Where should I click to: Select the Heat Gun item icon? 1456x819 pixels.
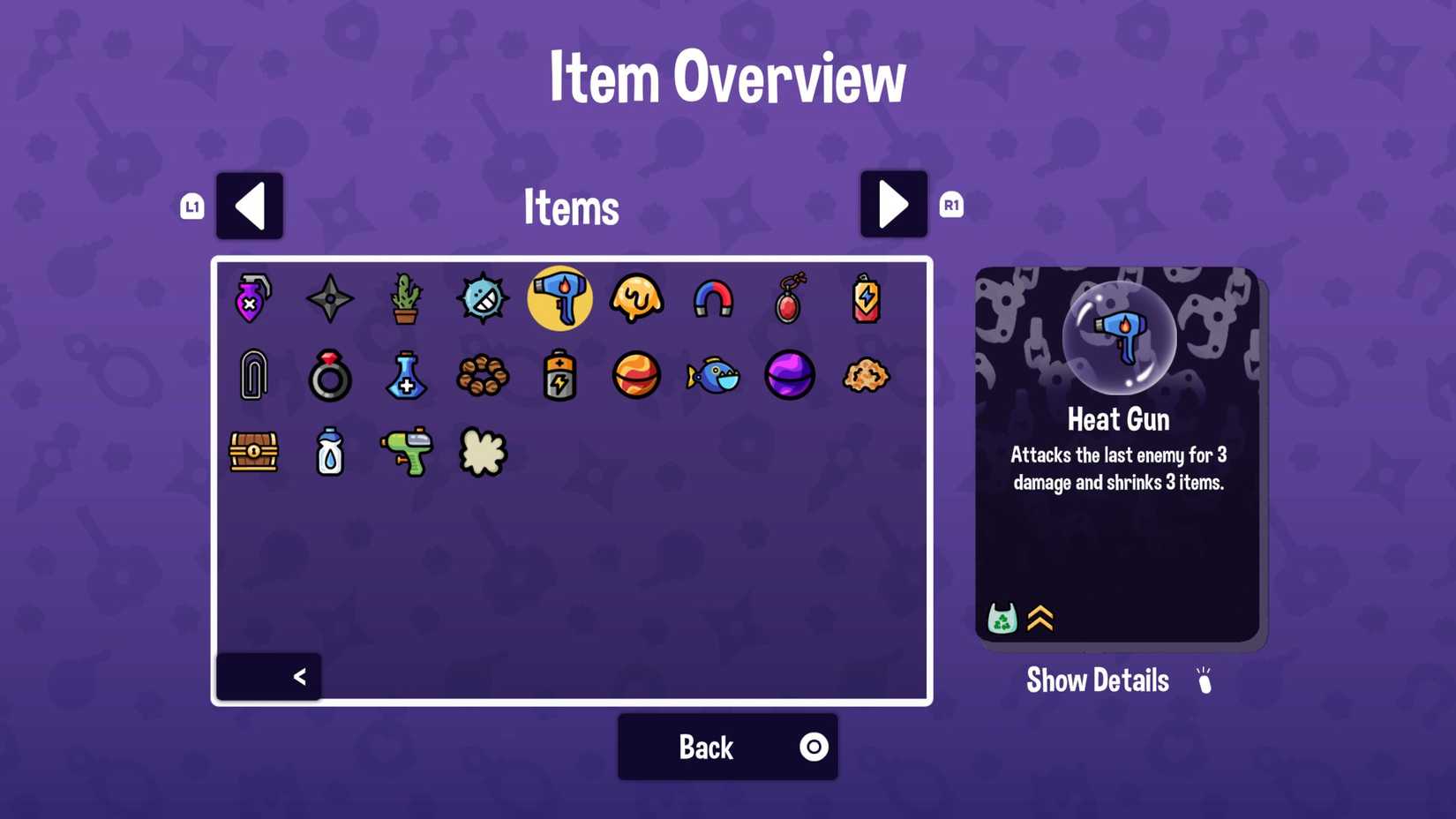pyautogui.click(x=559, y=298)
